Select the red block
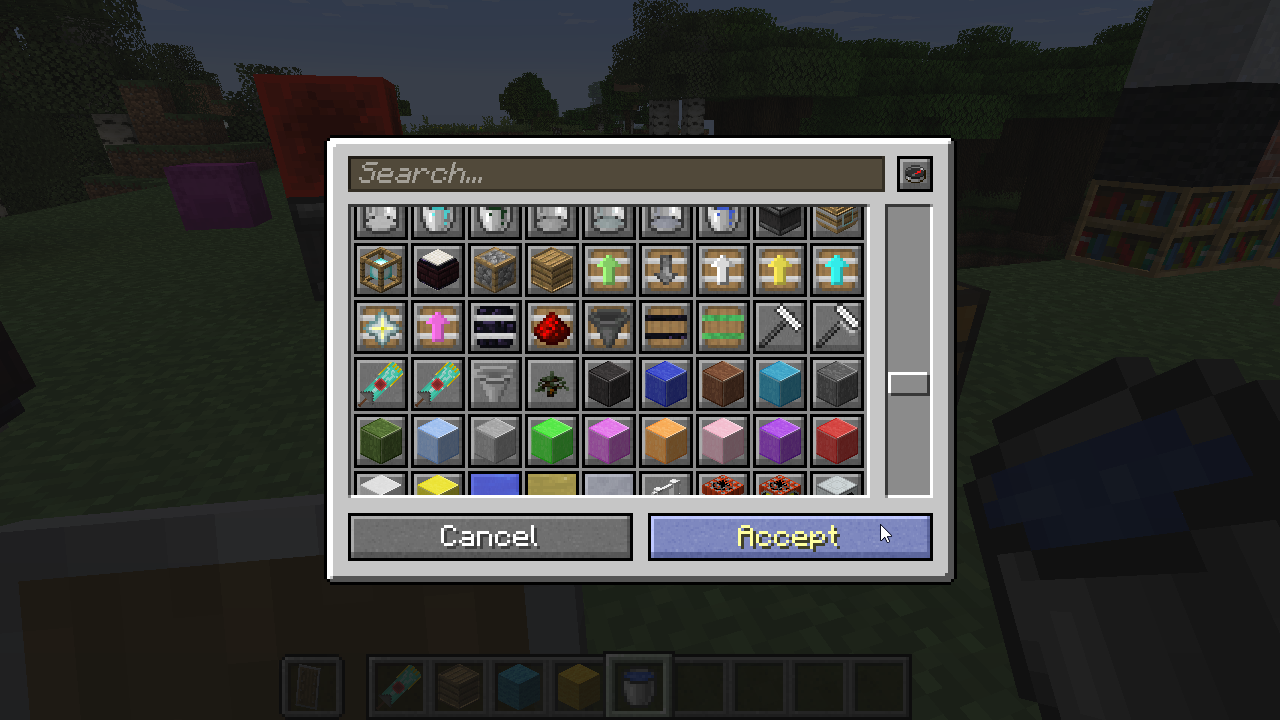1280x720 pixels. point(837,441)
